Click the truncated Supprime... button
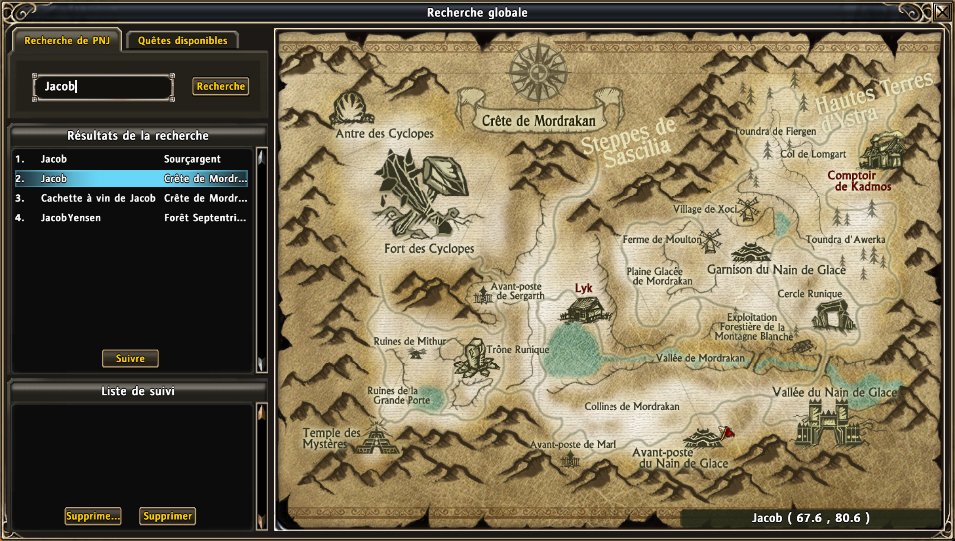Image resolution: width=955 pixels, height=541 pixels. (93, 516)
